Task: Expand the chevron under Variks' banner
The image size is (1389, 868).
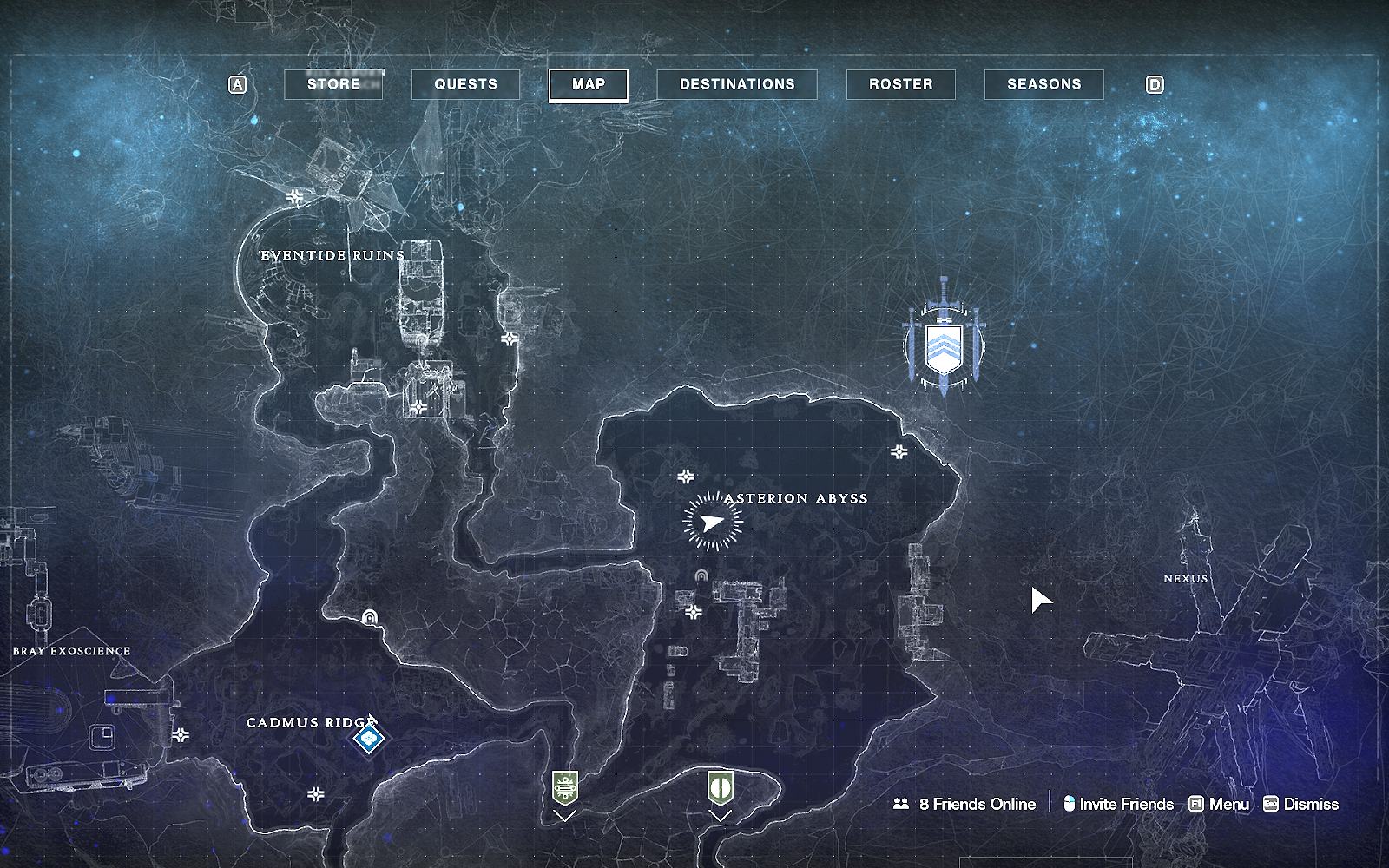Action: click(x=565, y=816)
